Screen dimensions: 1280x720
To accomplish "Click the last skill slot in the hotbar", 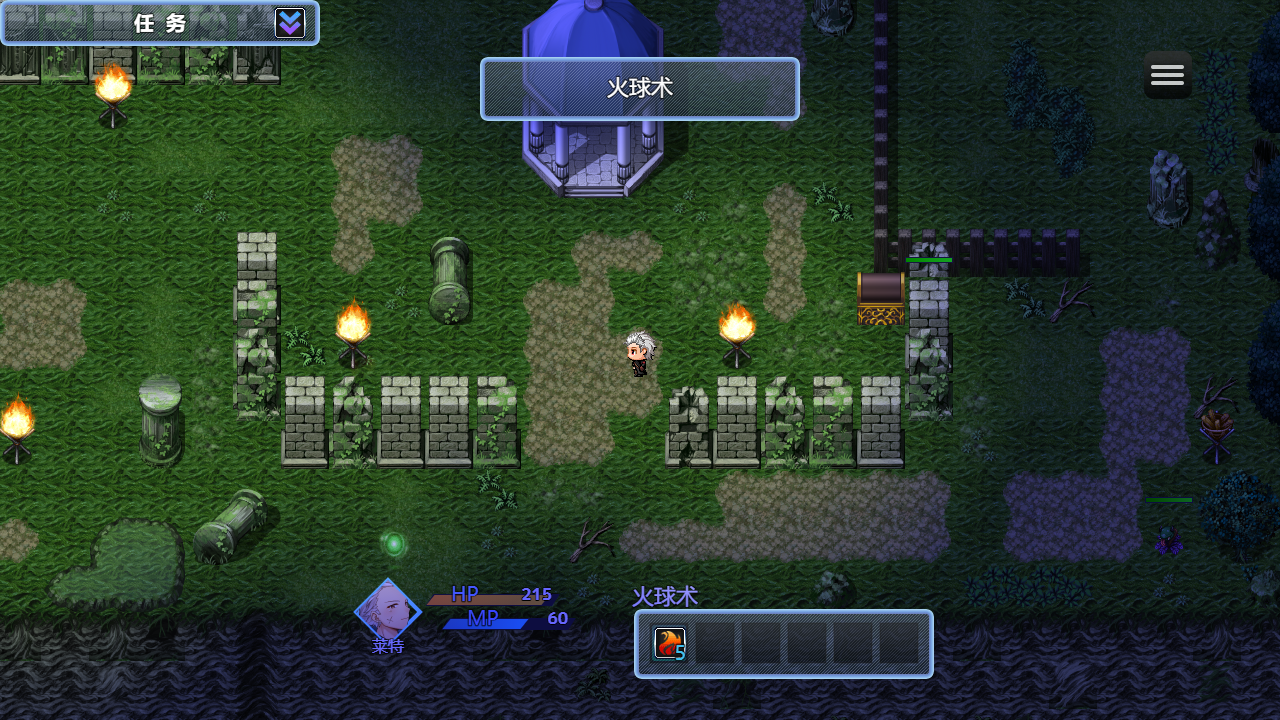I will (x=901, y=644).
